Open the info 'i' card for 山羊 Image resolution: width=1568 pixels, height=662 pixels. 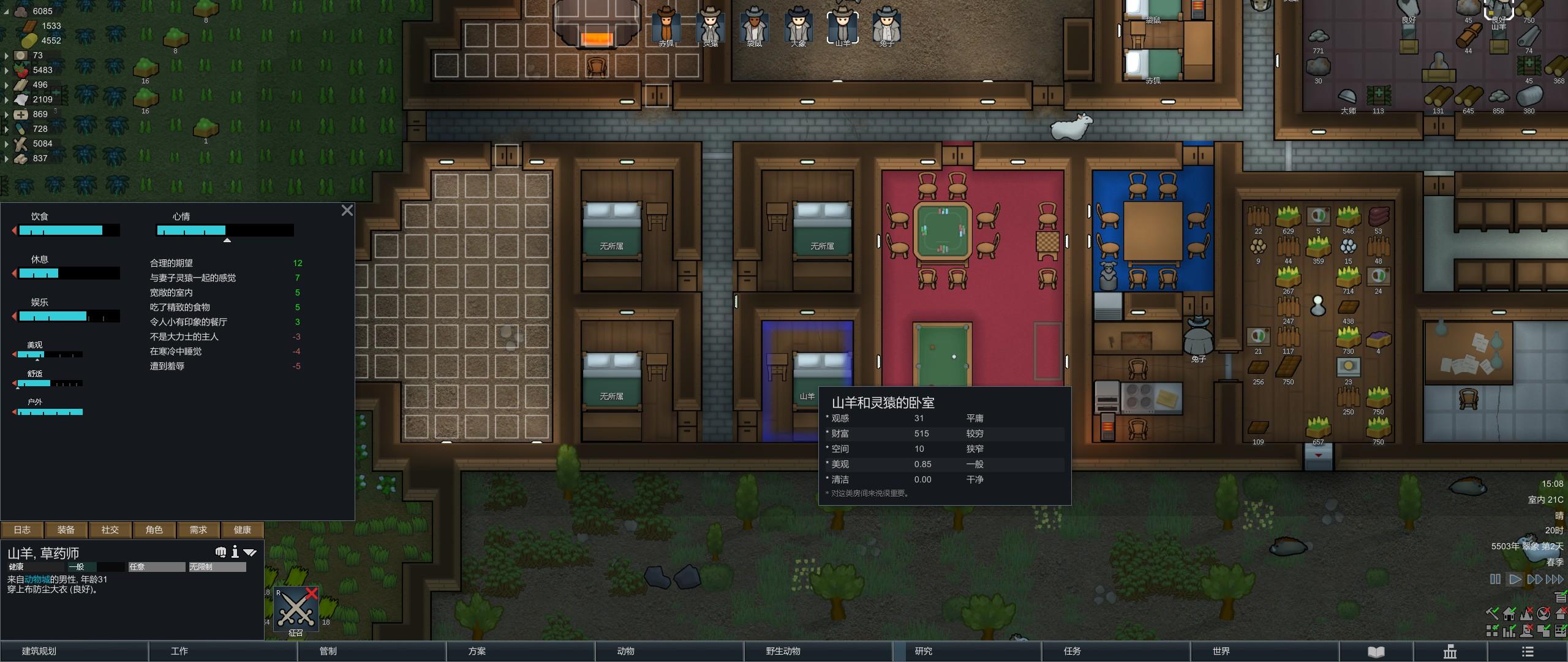(x=235, y=552)
